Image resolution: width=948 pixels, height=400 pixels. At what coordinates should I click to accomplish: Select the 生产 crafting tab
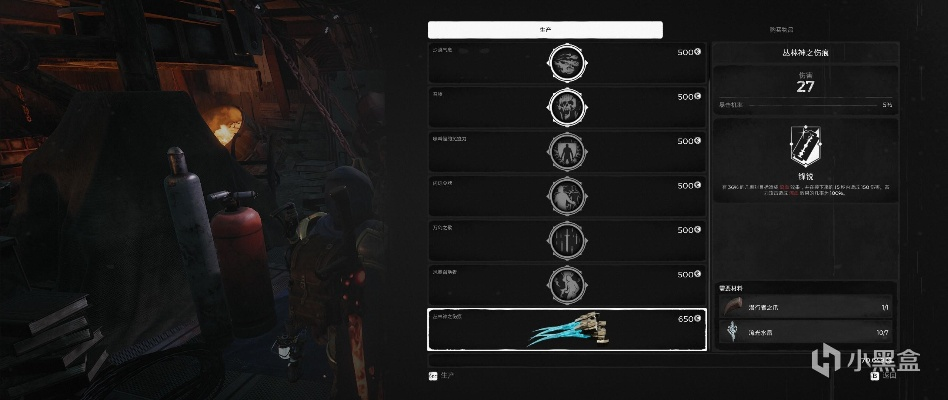[x=545, y=30]
